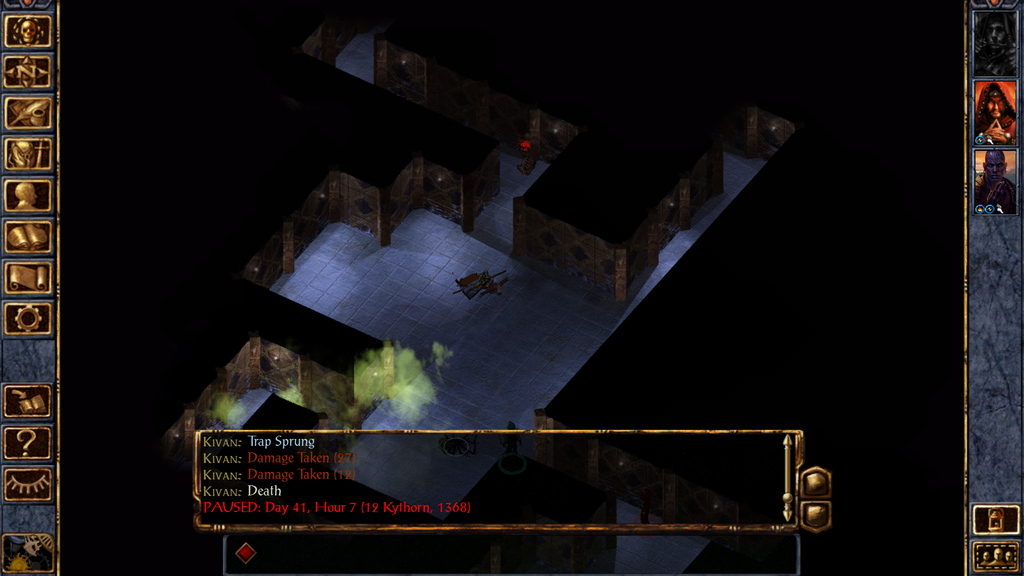
Task: Open the area map screen
Action: point(28,71)
